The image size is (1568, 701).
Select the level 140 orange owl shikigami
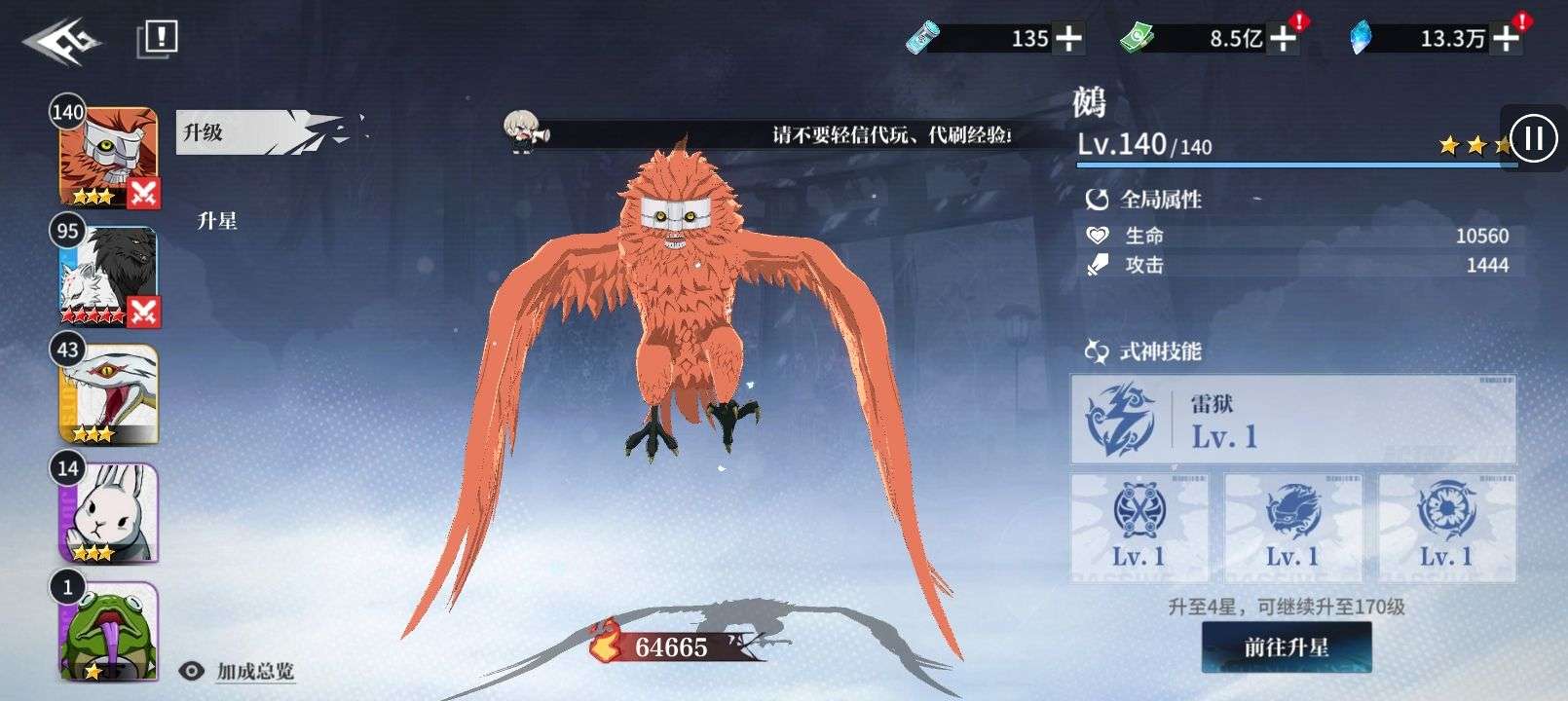click(x=108, y=156)
